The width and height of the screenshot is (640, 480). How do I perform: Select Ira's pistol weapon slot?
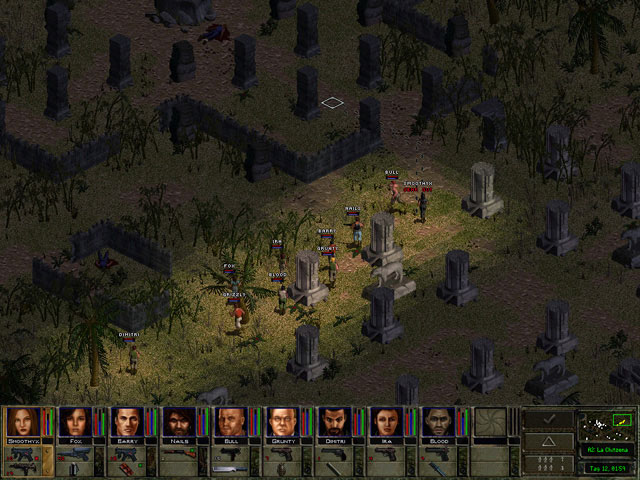385,454
